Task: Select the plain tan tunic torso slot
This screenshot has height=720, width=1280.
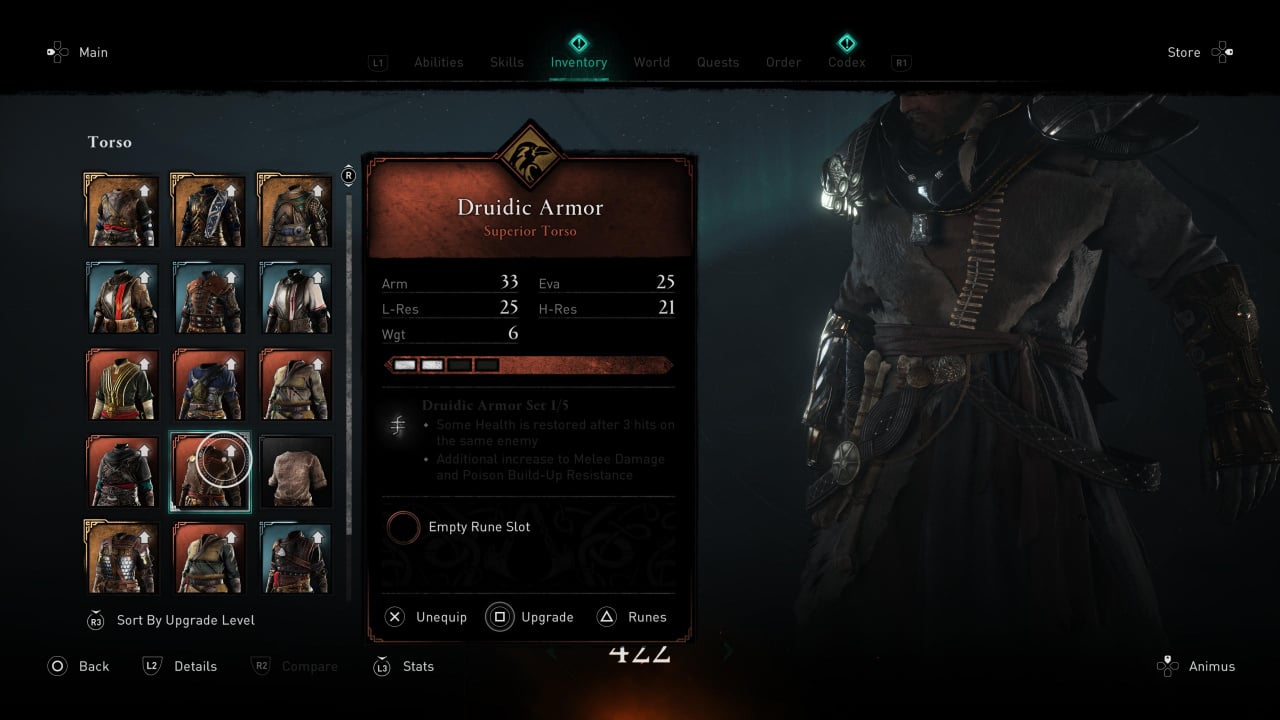Action: click(x=296, y=472)
